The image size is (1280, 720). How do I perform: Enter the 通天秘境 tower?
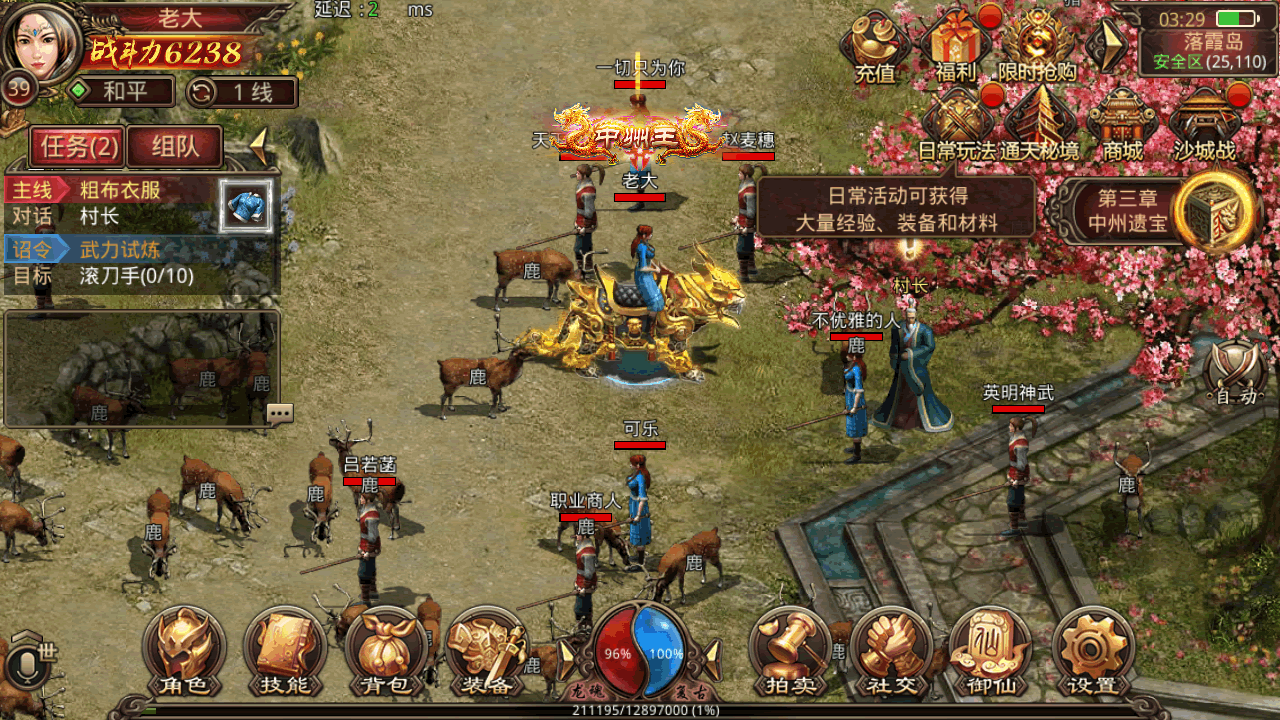click(x=1040, y=123)
